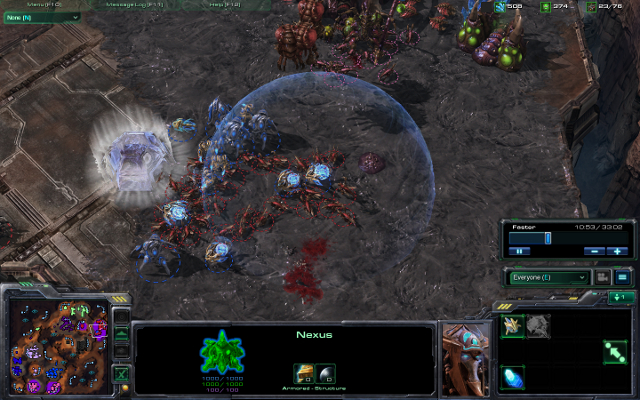Viewport: 640px width, 400px height.
Task: Select the greyed Mothership Core icon
Action: (x=539, y=325)
